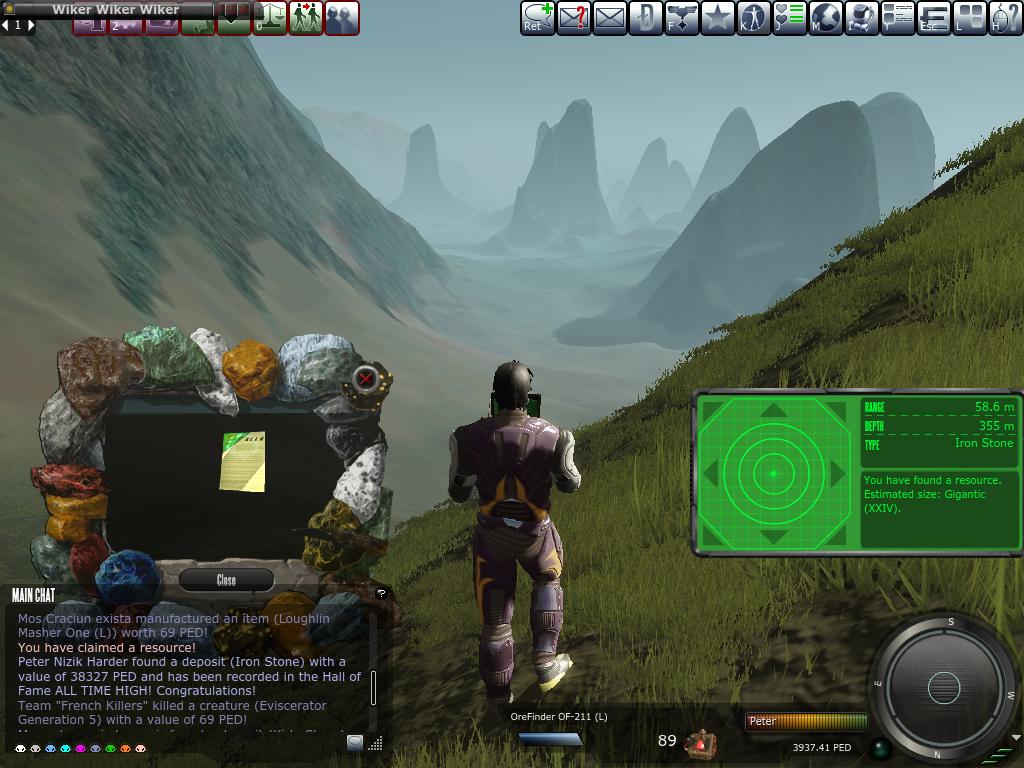Click the winged emblem toolbar icon

[x=681, y=18]
